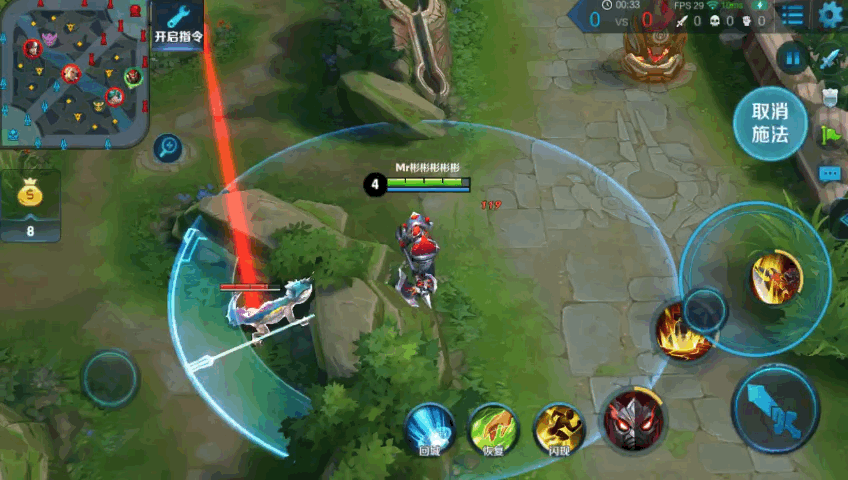Hit the blue sword basic attack button

776,408
